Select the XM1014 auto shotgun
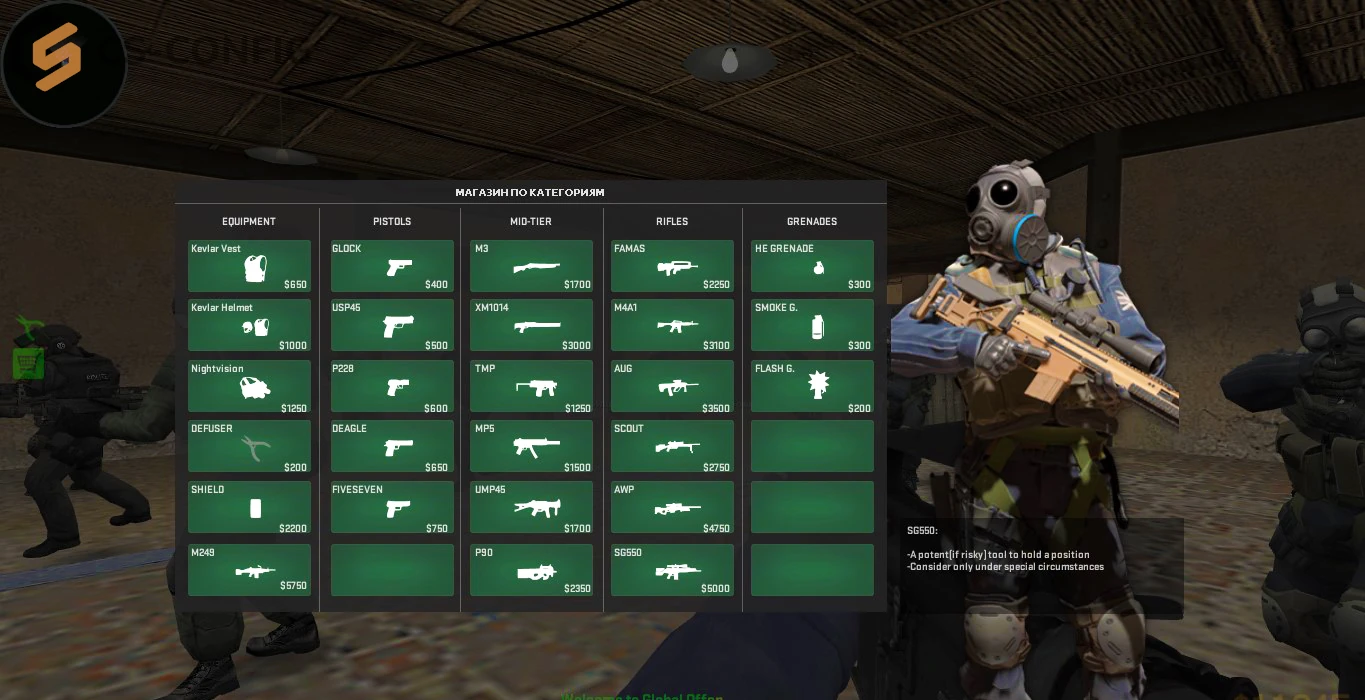Viewport: 1366px width, 700px height. 531,326
